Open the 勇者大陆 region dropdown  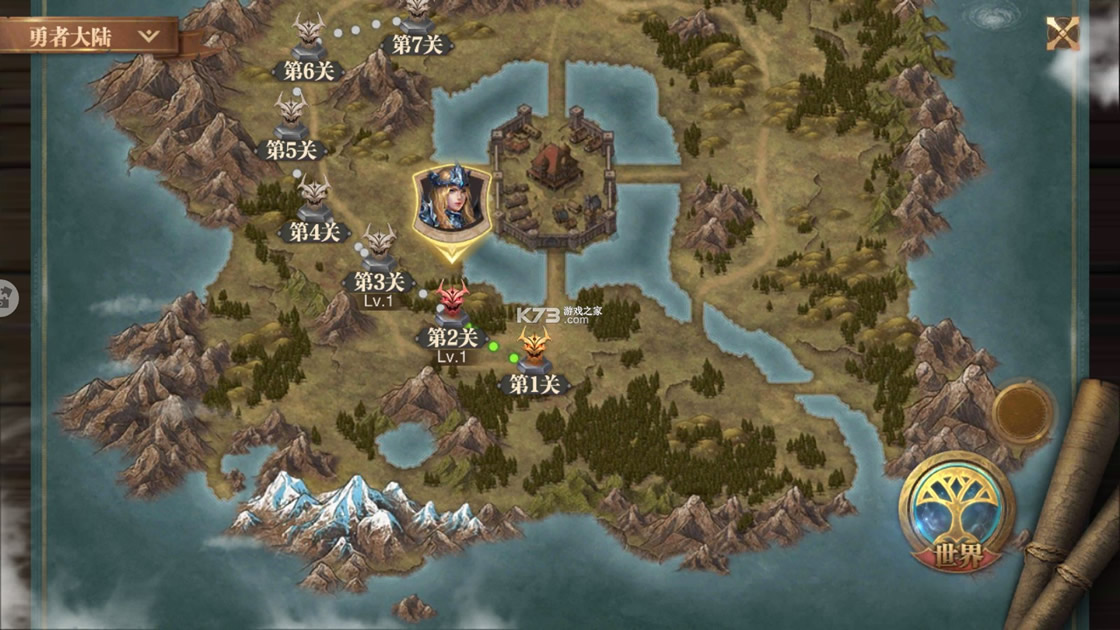92,37
